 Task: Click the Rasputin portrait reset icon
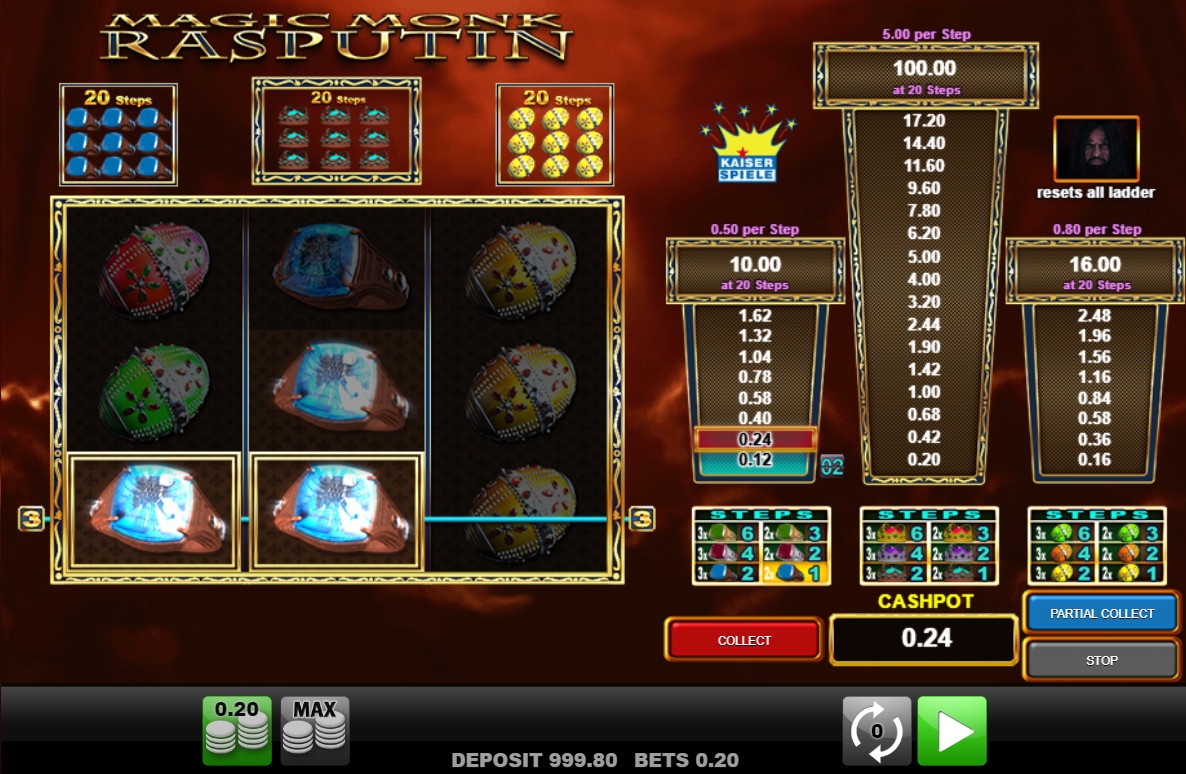[1096, 150]
